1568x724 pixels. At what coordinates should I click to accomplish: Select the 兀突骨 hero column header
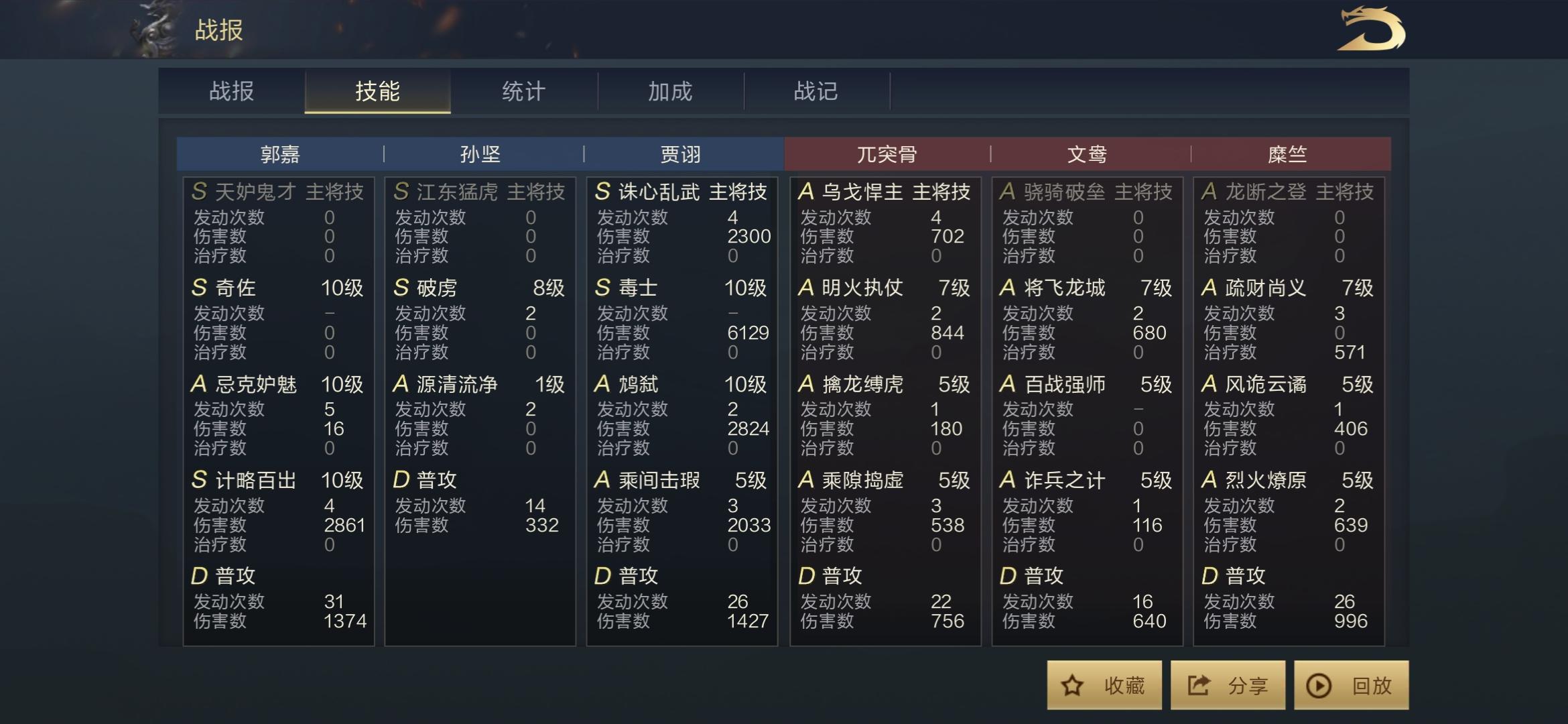[885, 154]
